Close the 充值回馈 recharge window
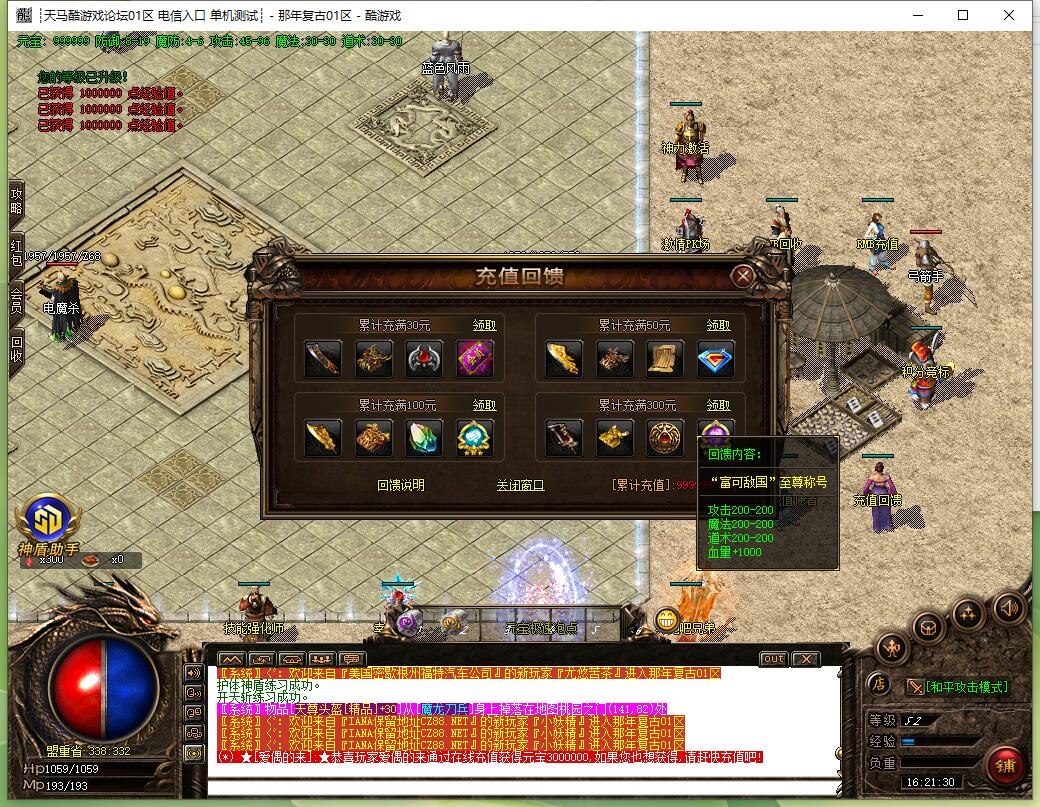This screenshot has width=1040, height=807. [742, 276]
